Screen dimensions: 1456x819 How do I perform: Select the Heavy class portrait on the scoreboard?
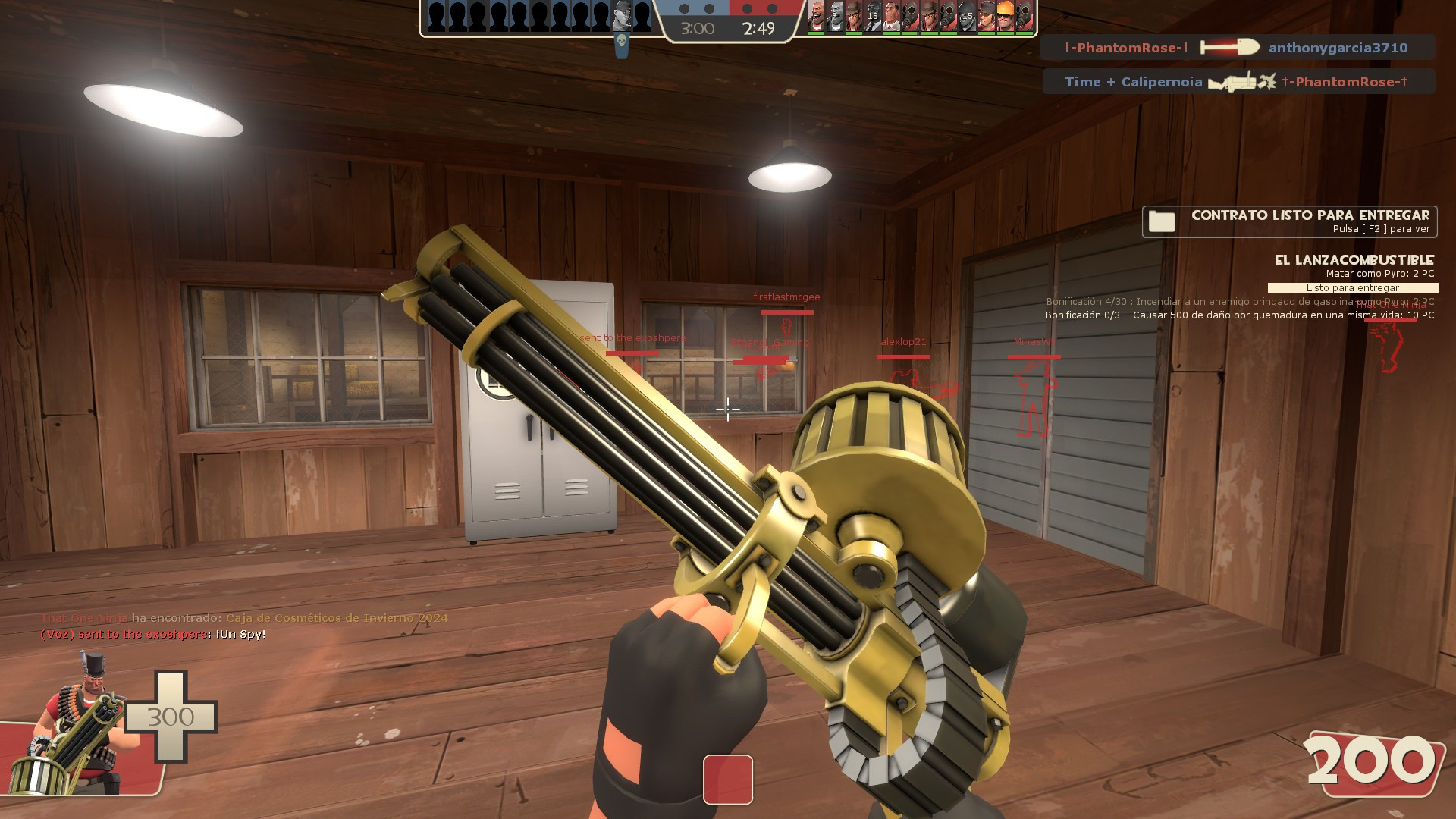click(x=816, y=17)
